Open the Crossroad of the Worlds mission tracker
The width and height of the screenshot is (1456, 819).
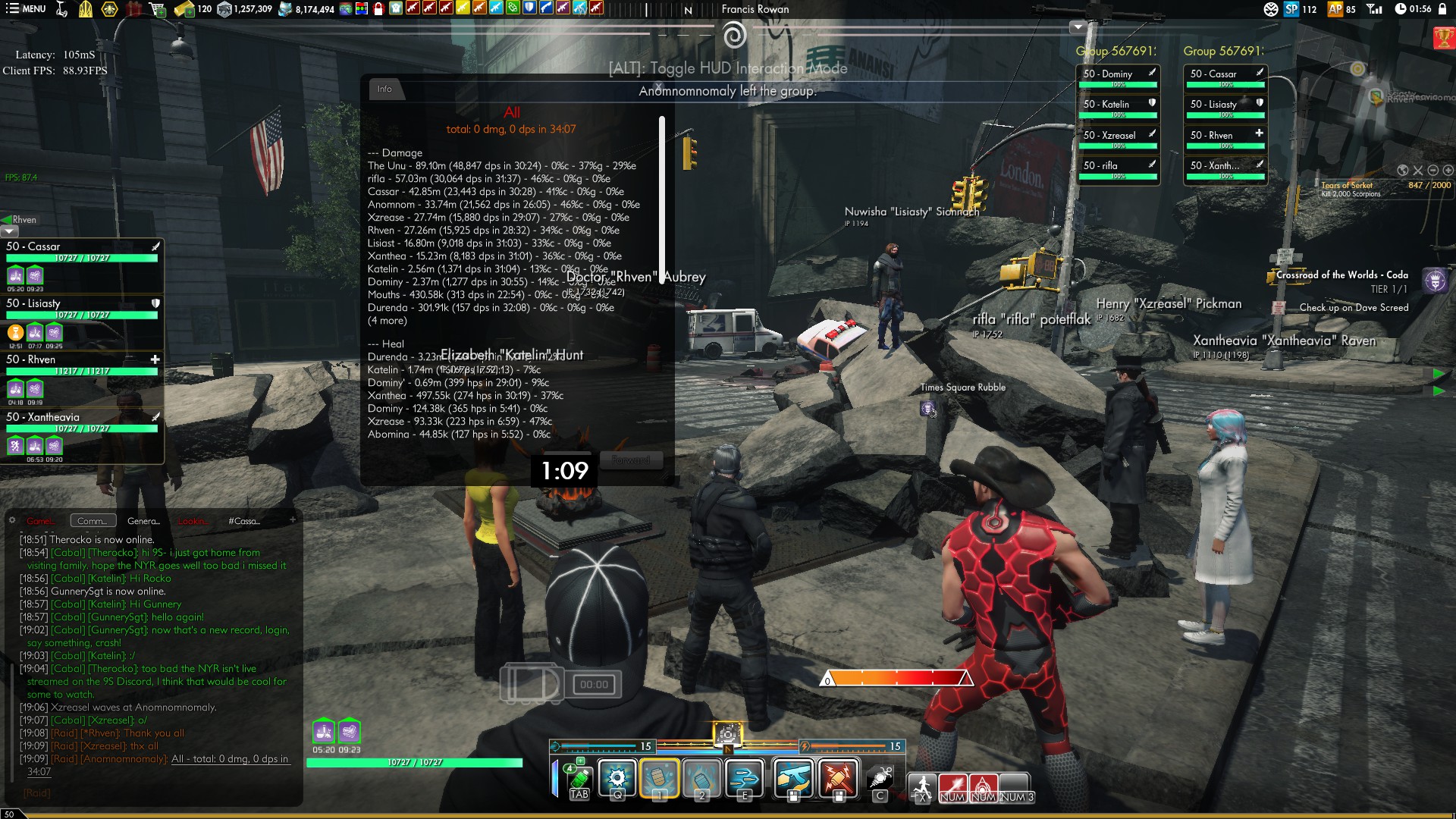coord(1341,275)
